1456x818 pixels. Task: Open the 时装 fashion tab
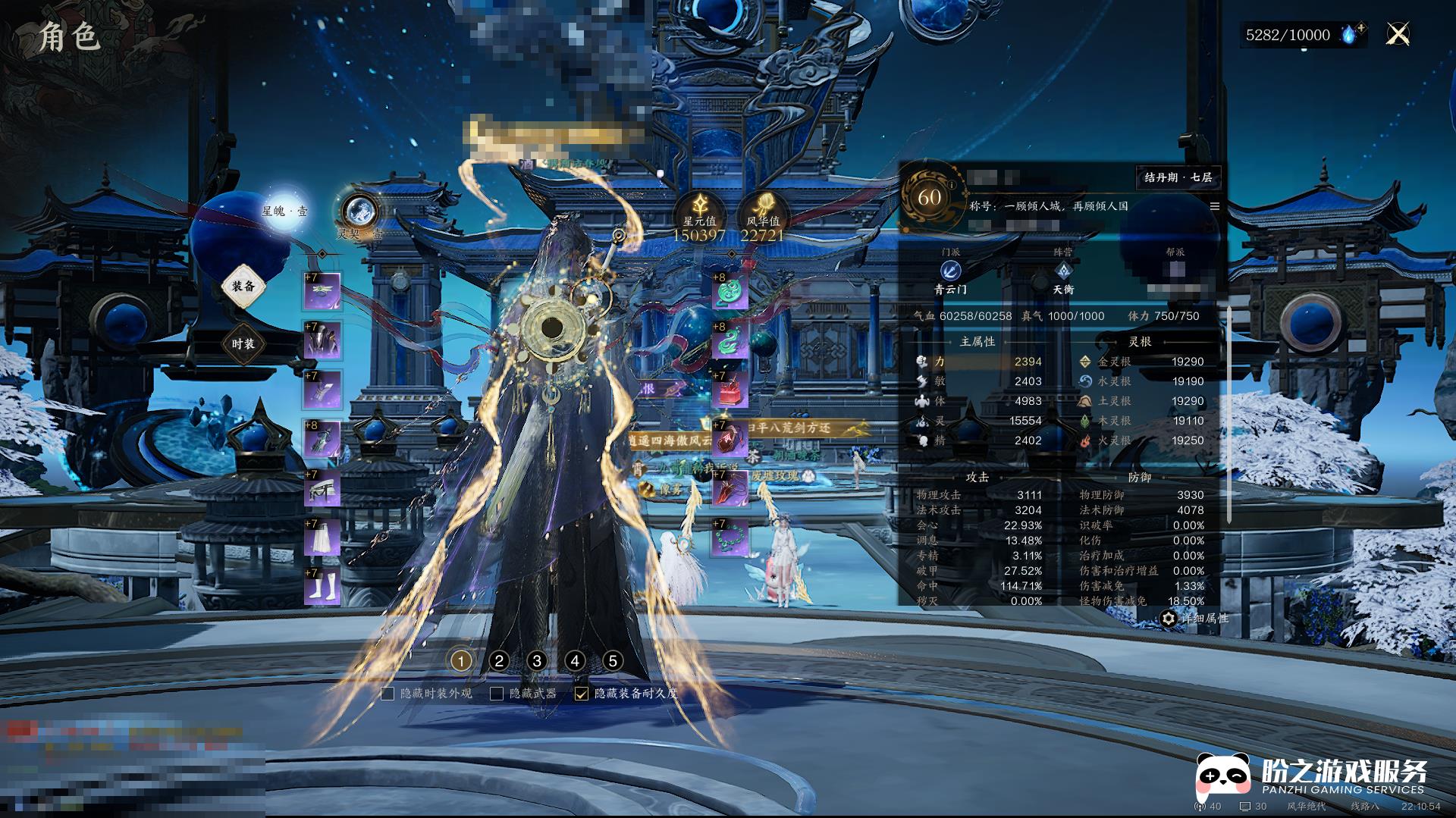click(x=243, y=343)
